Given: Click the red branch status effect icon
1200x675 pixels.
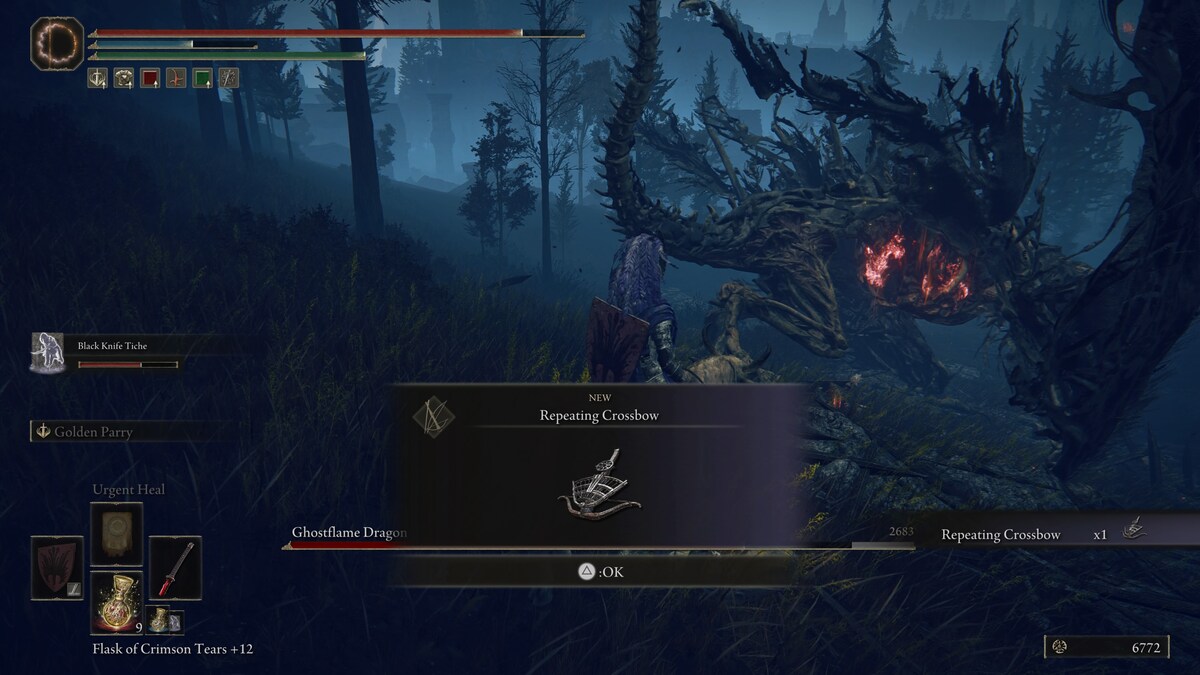Looking at the screenshot, I should (176, 78).
